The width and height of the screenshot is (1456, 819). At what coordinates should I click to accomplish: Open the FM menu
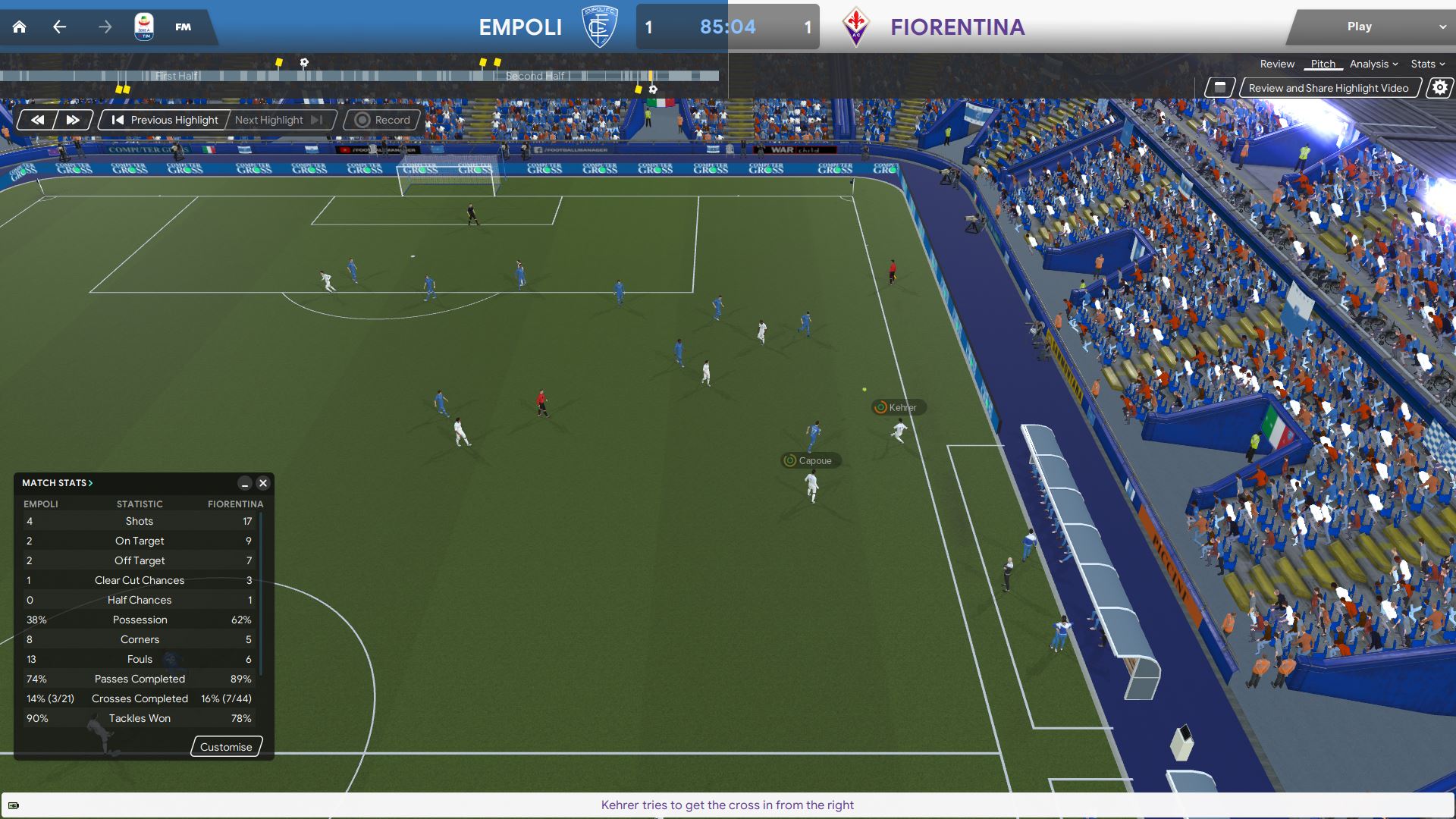(x=183, y=27)
